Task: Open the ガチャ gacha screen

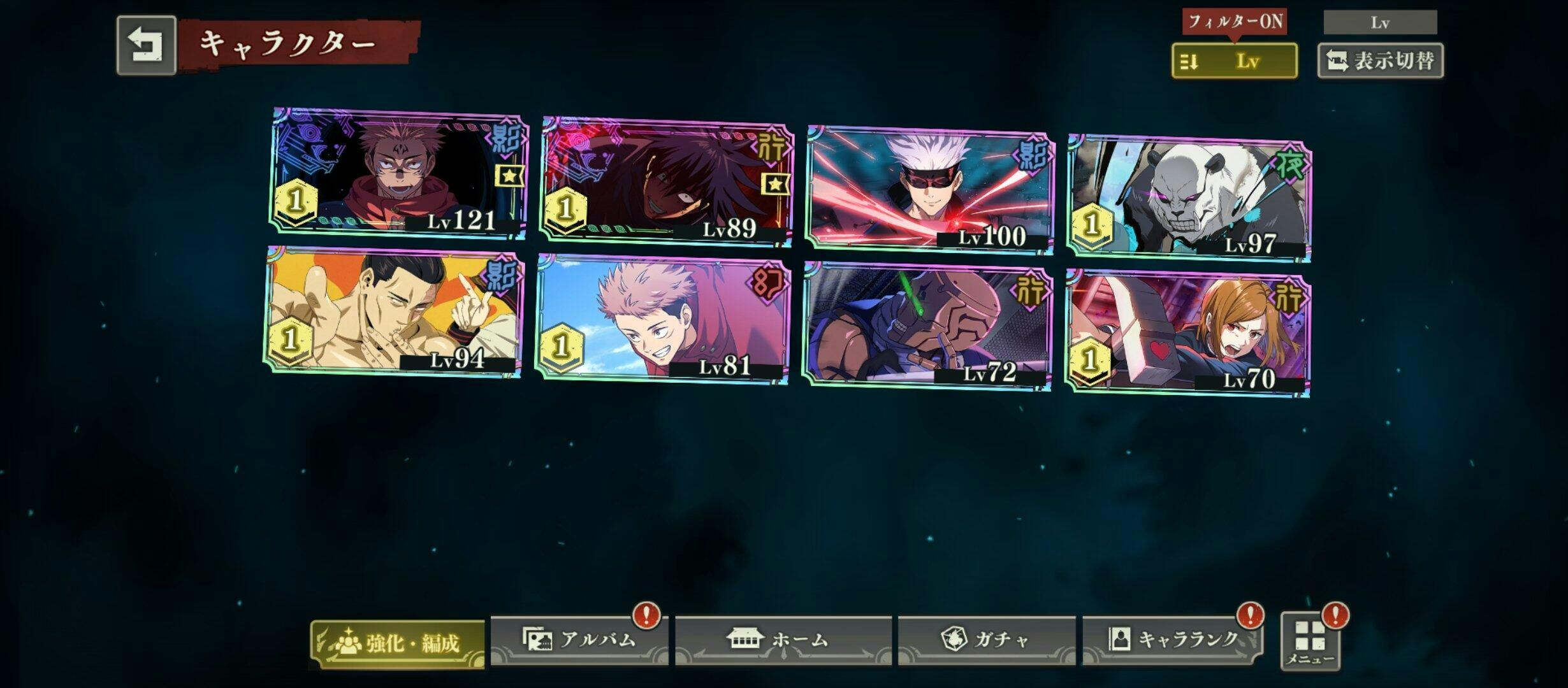Action: (986, 640)
